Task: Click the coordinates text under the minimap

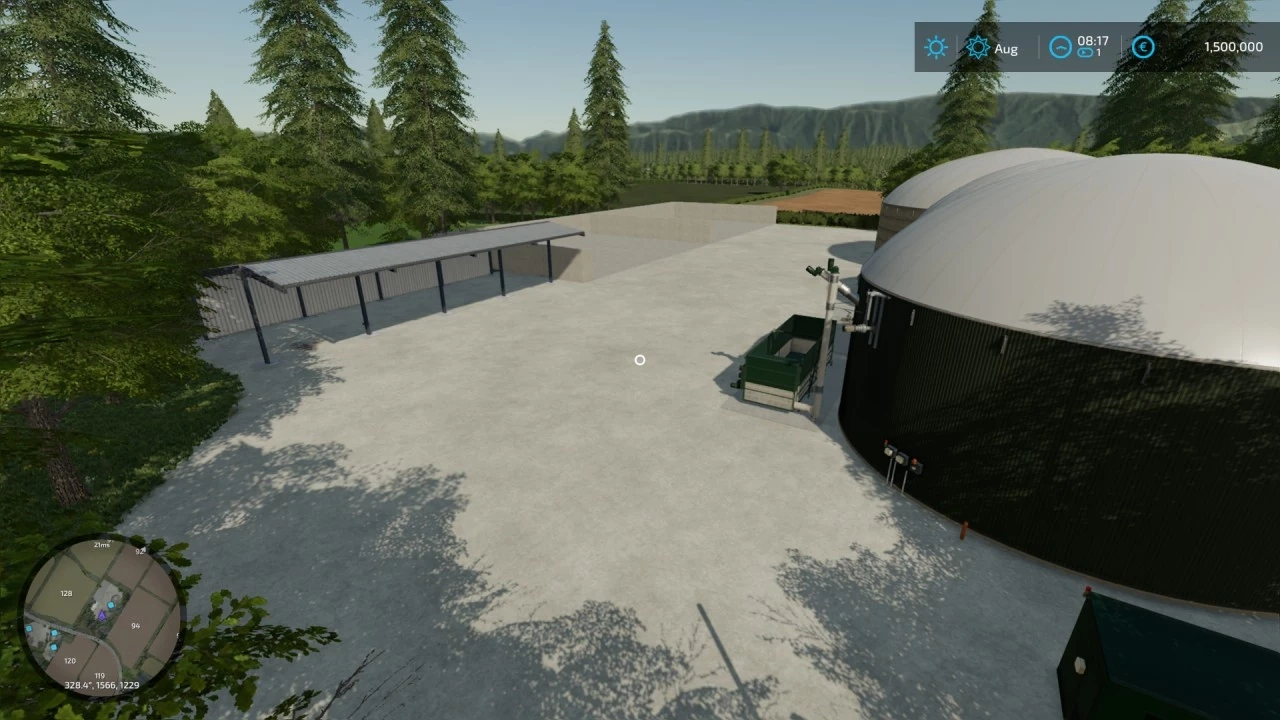Action: [x=101, y=685]
